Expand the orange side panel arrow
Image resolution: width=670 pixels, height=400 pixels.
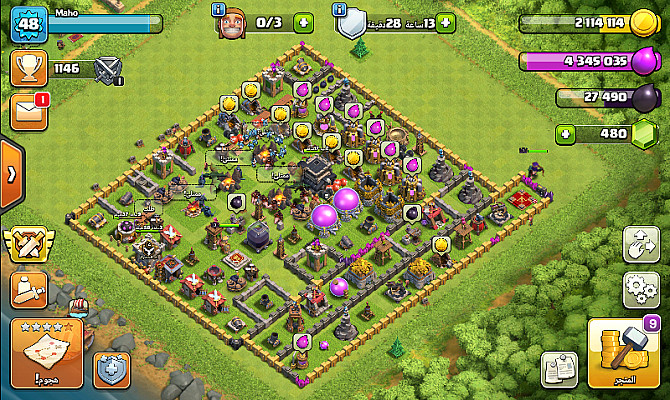pos(10,174)
